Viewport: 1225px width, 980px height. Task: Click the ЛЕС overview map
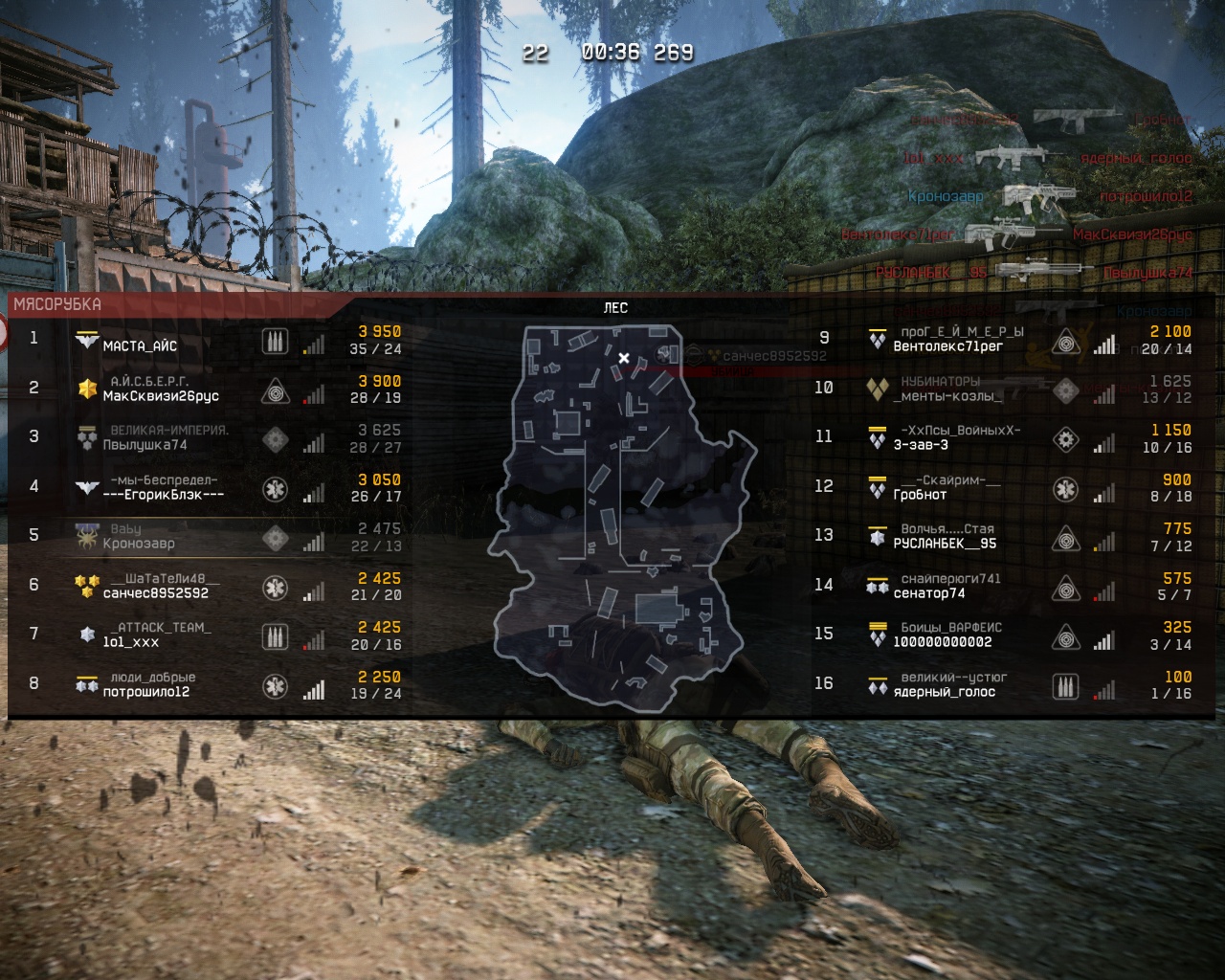[x=617, y=517]
